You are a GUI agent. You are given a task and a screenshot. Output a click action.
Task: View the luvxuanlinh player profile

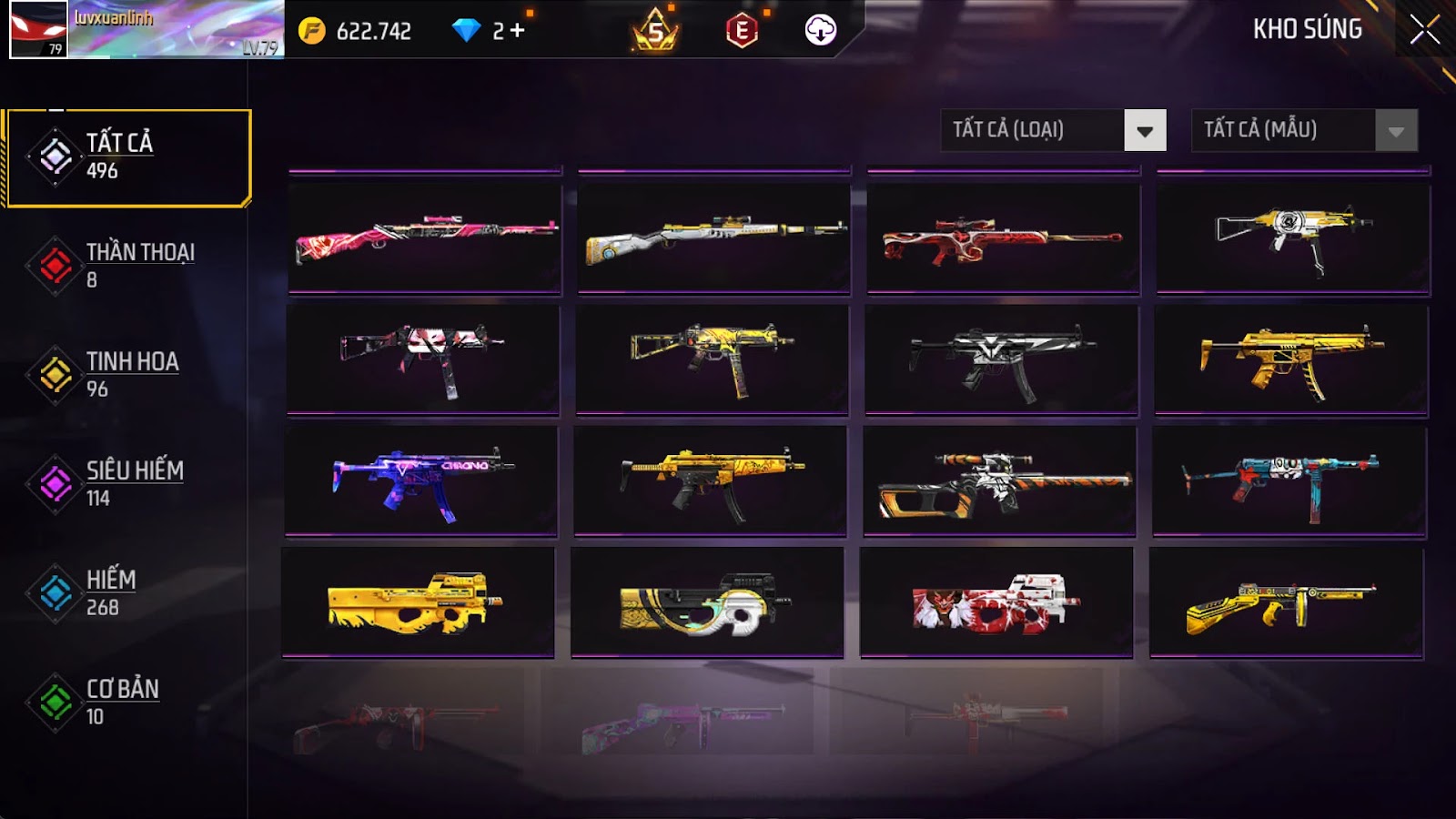point(146,29)
